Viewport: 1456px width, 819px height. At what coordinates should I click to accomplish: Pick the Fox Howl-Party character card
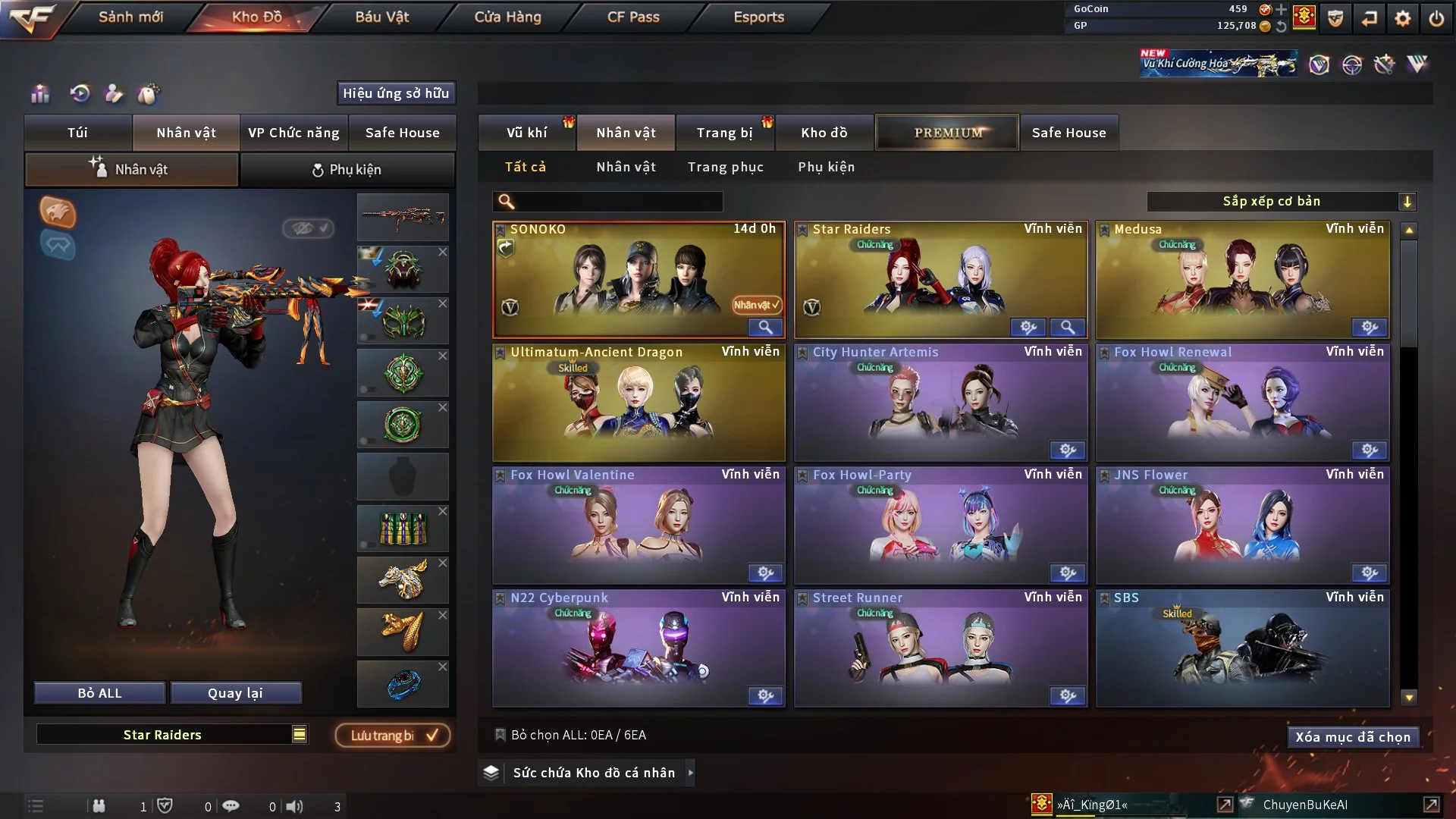940,525
